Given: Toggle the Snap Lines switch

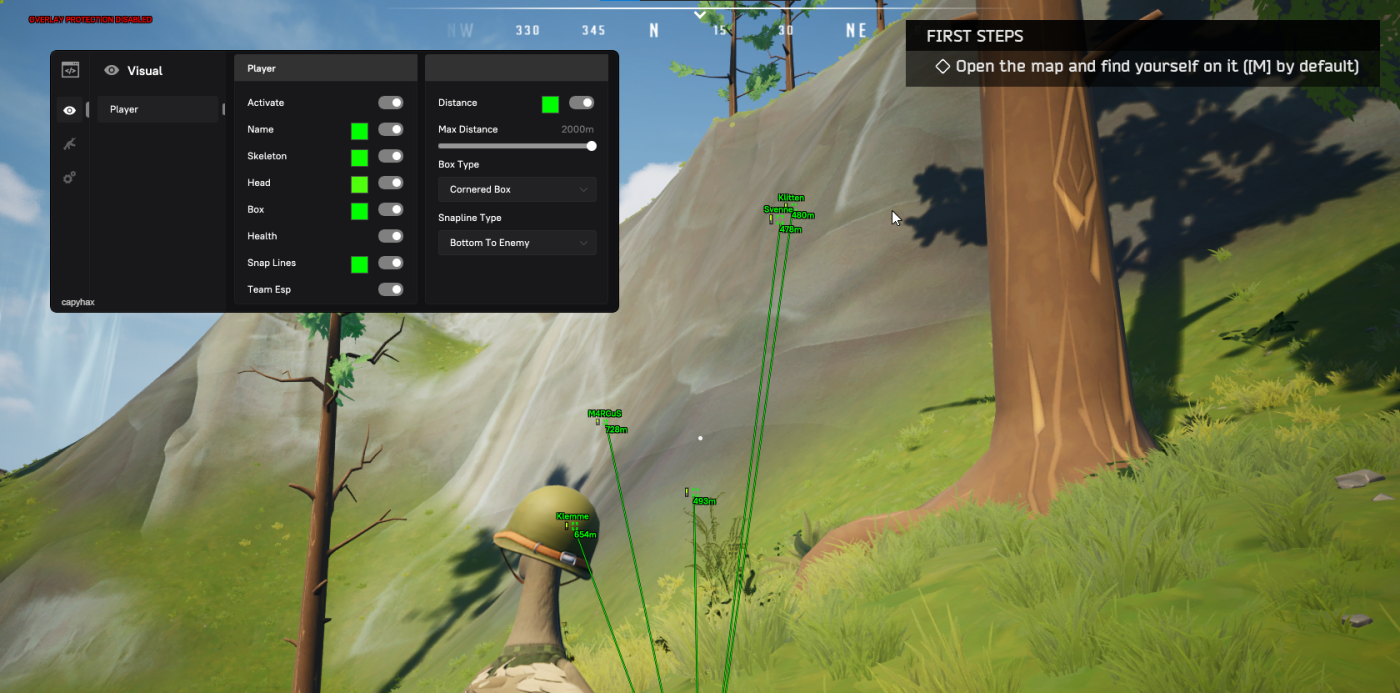Looking at the screenshot, I should [x=390, y=263].
